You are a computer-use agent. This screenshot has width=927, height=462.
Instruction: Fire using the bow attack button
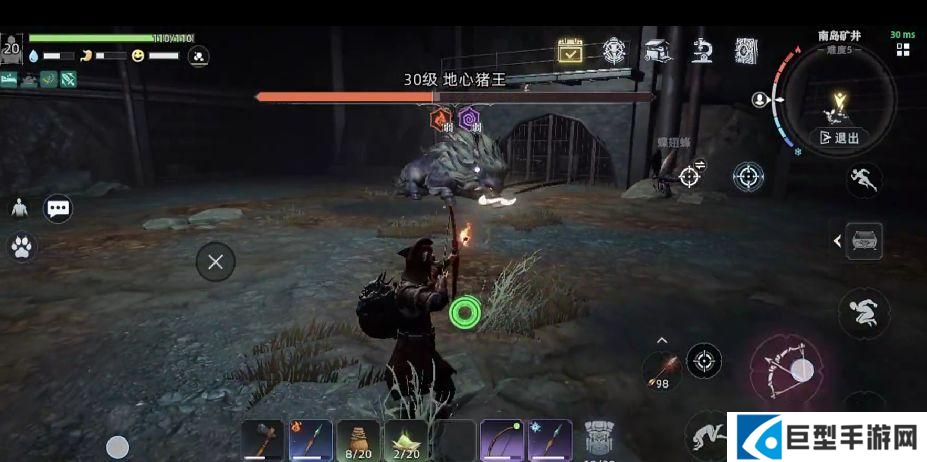click(787, 368)
